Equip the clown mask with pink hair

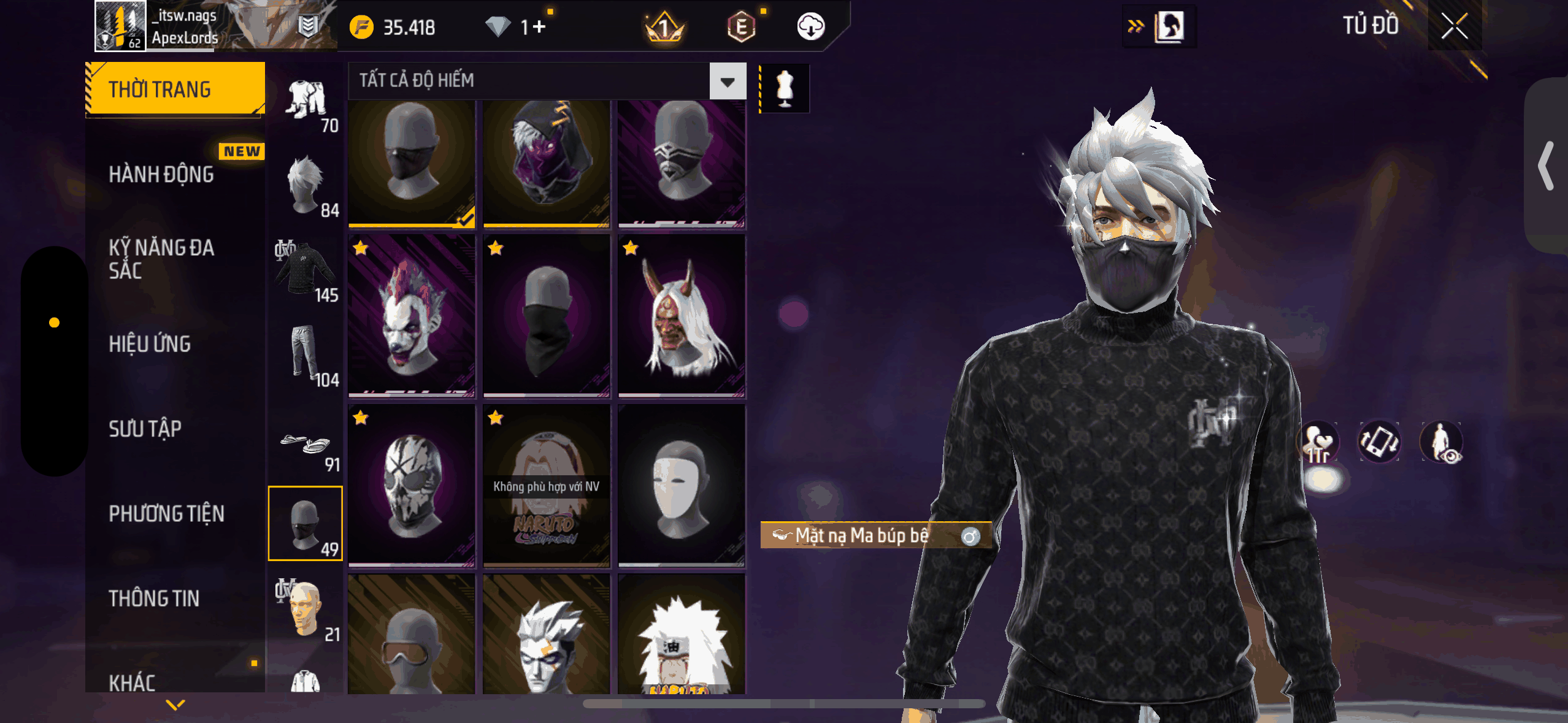(412, 315)
